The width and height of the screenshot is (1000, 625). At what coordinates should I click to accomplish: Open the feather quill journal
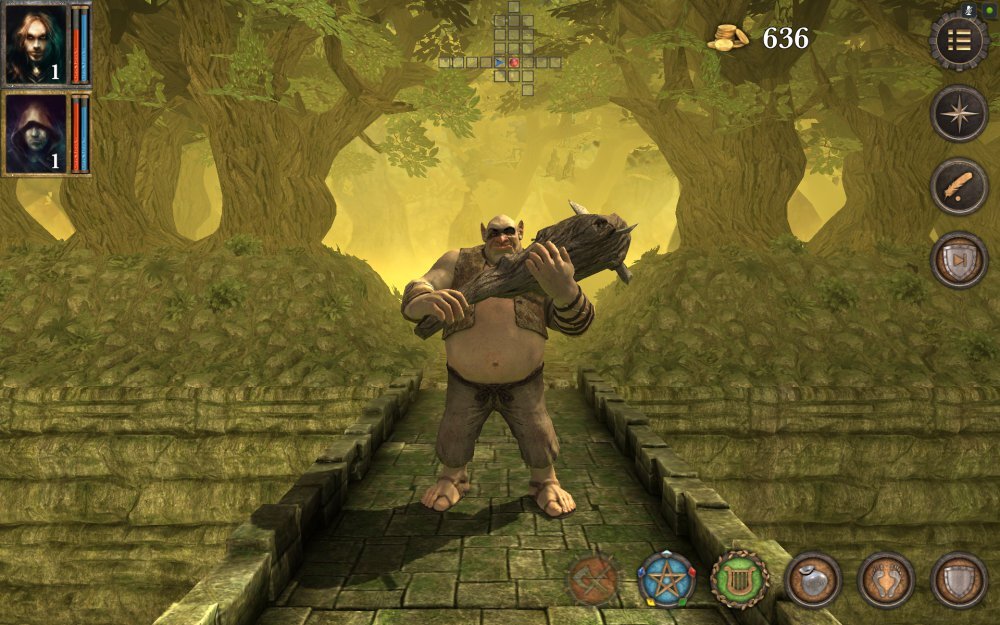(x=959, y=186)
